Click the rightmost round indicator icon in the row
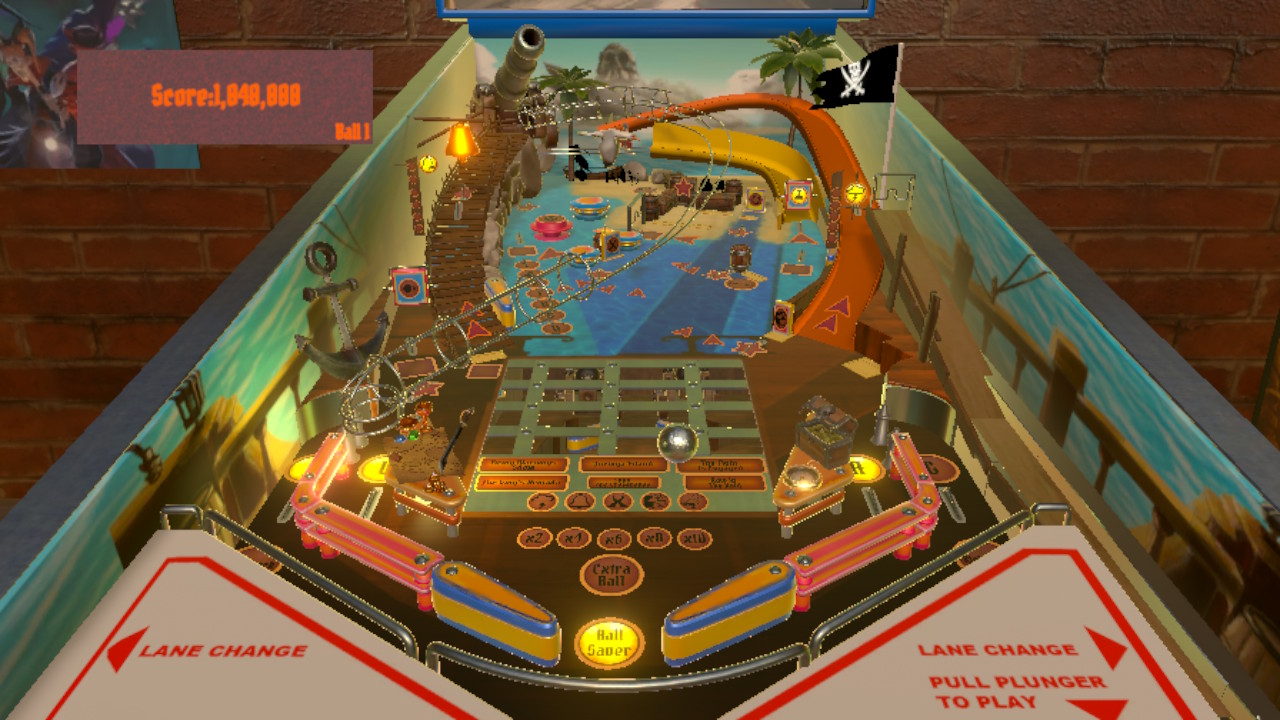Viewport: 1280px width, 720px height. point(694,501)
